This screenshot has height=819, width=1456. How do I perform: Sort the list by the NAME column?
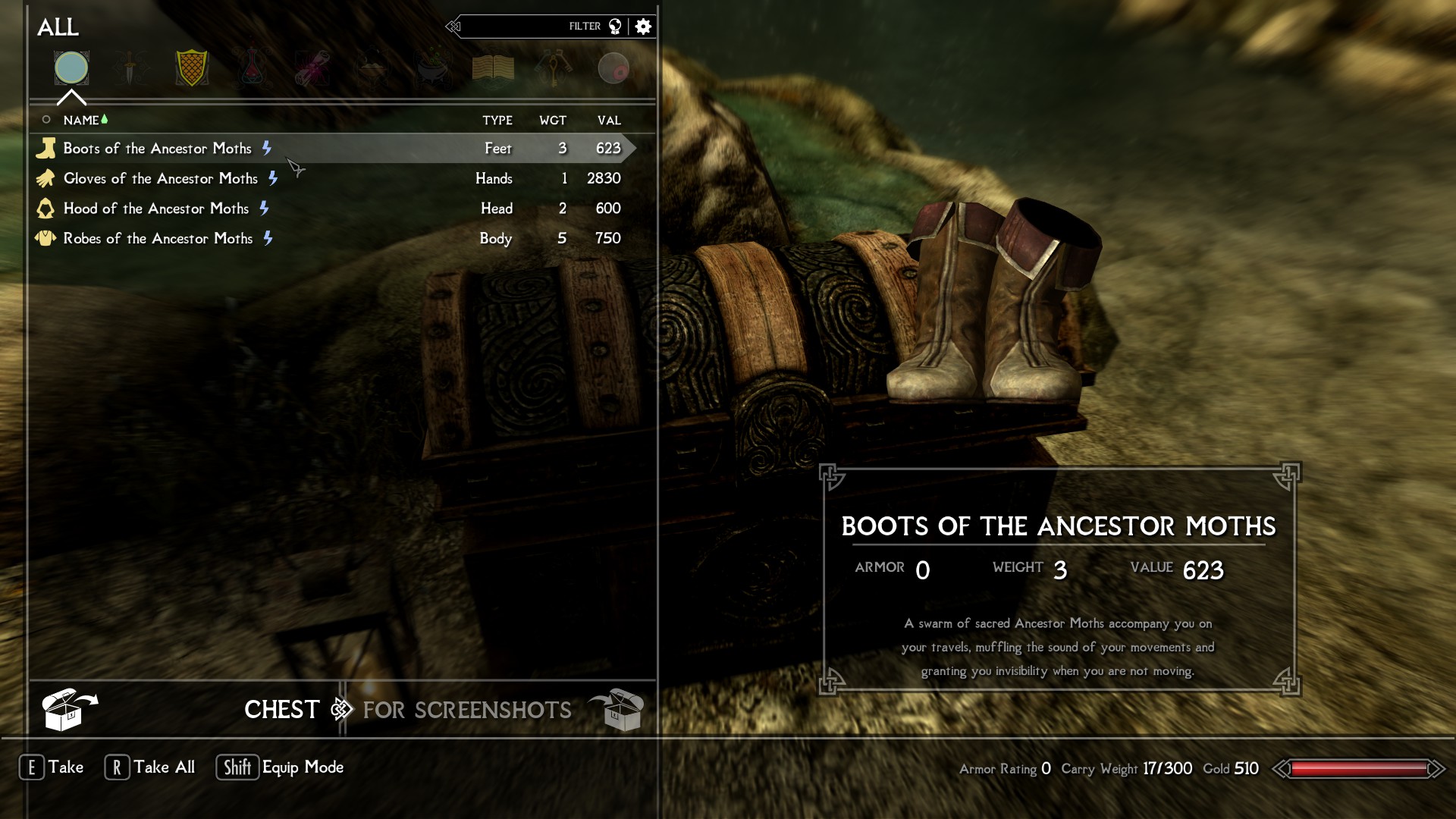[x=81, y=121]
